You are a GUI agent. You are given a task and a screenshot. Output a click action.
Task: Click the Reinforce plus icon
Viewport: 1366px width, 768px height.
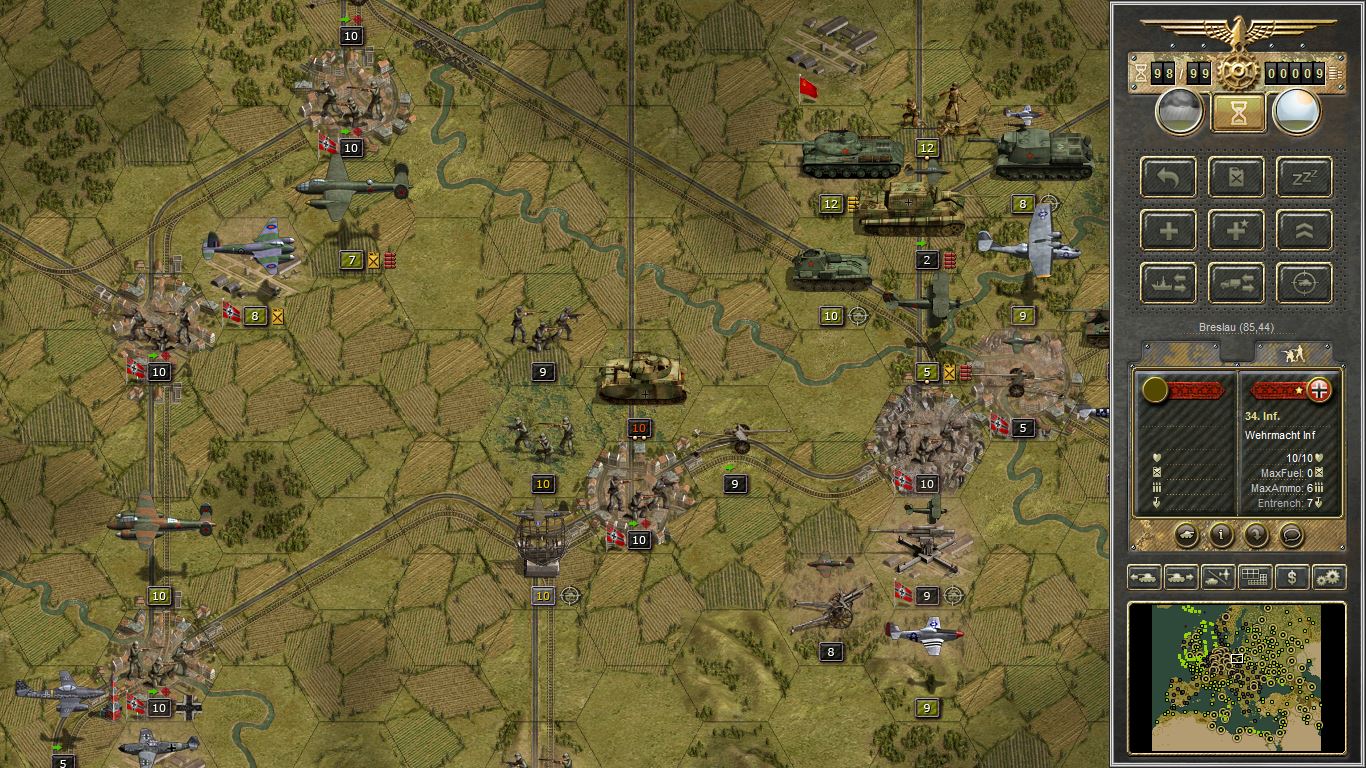1168,230
